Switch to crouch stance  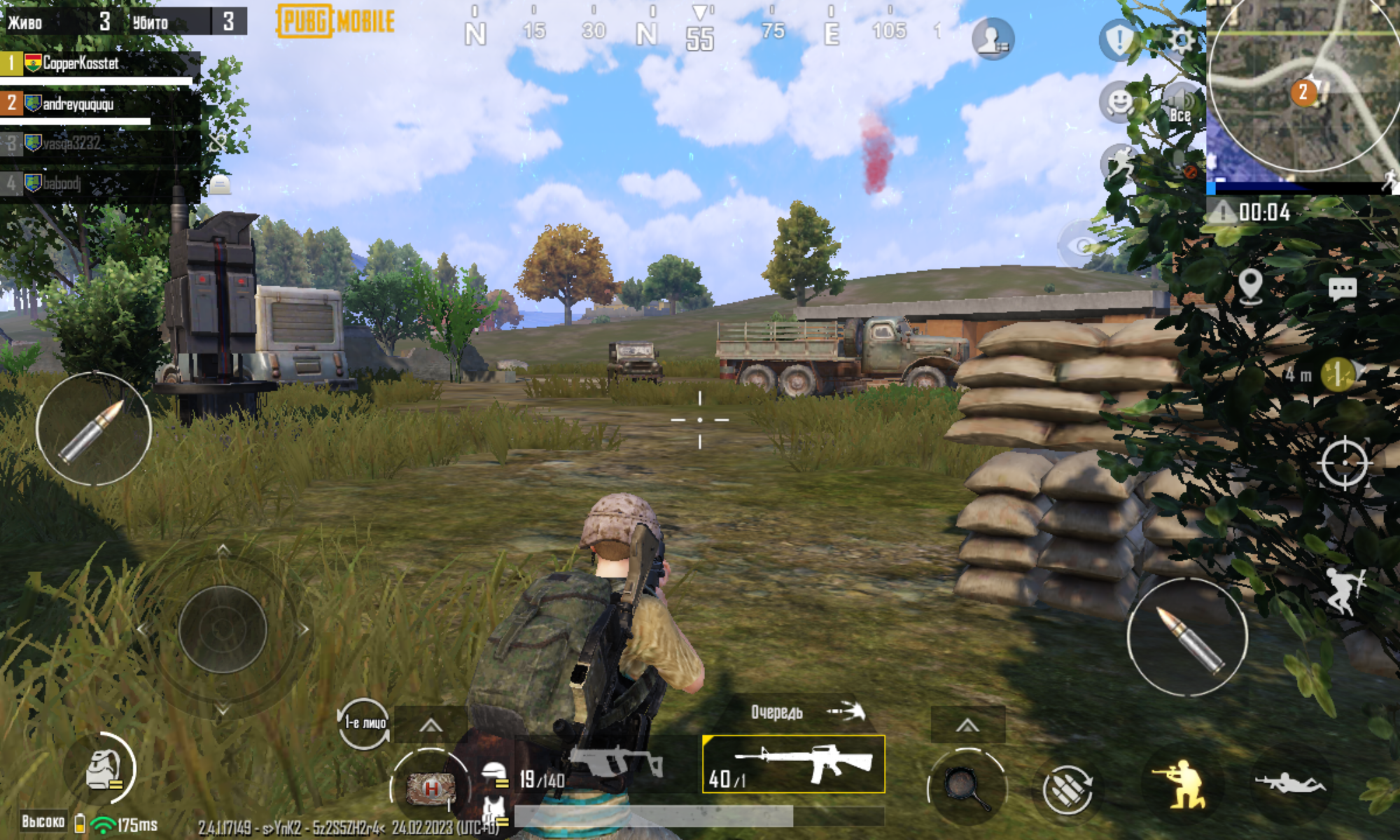[1182, 783]
